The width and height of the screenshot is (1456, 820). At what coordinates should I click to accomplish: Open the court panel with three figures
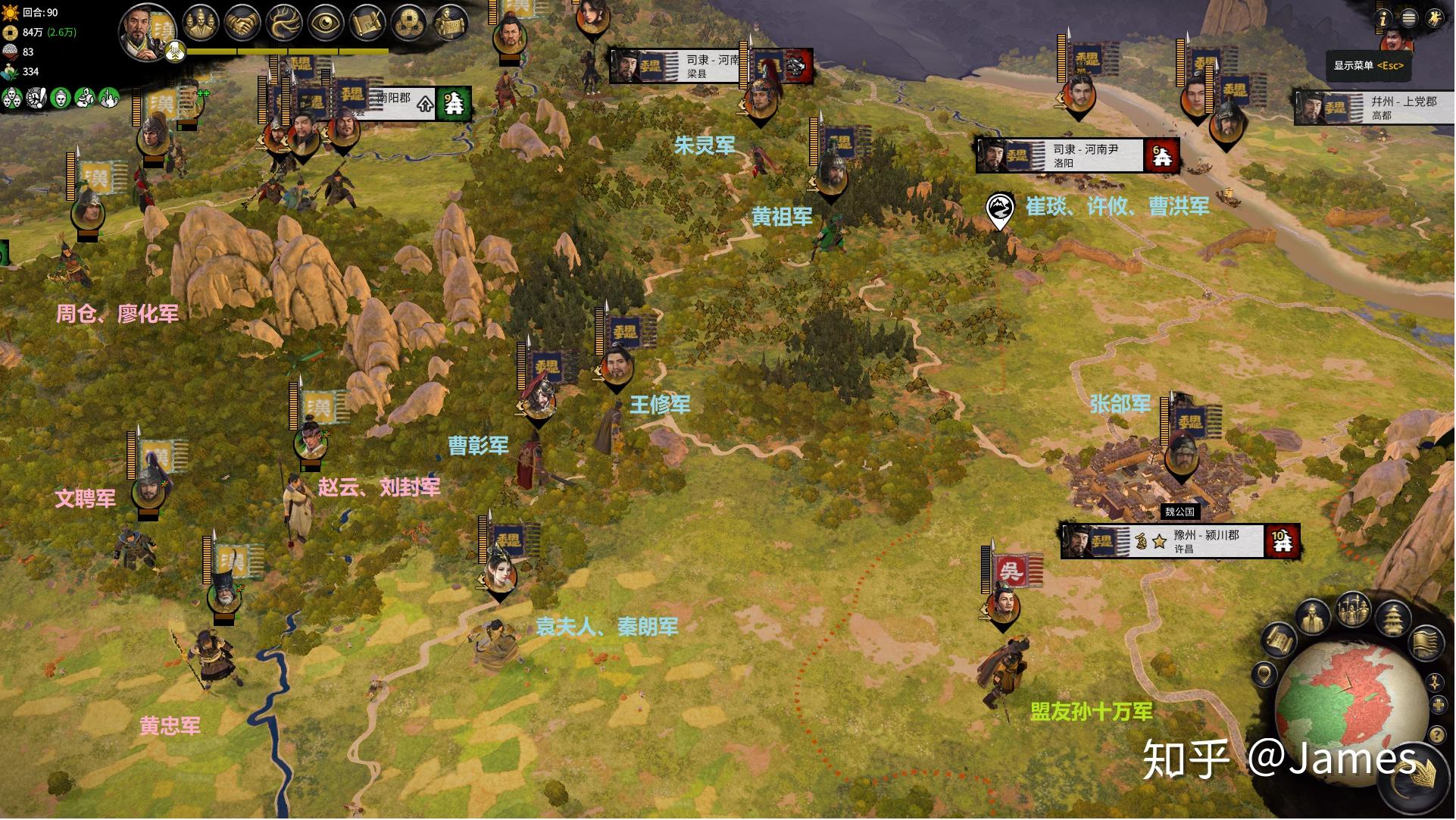tap(201, 23)
